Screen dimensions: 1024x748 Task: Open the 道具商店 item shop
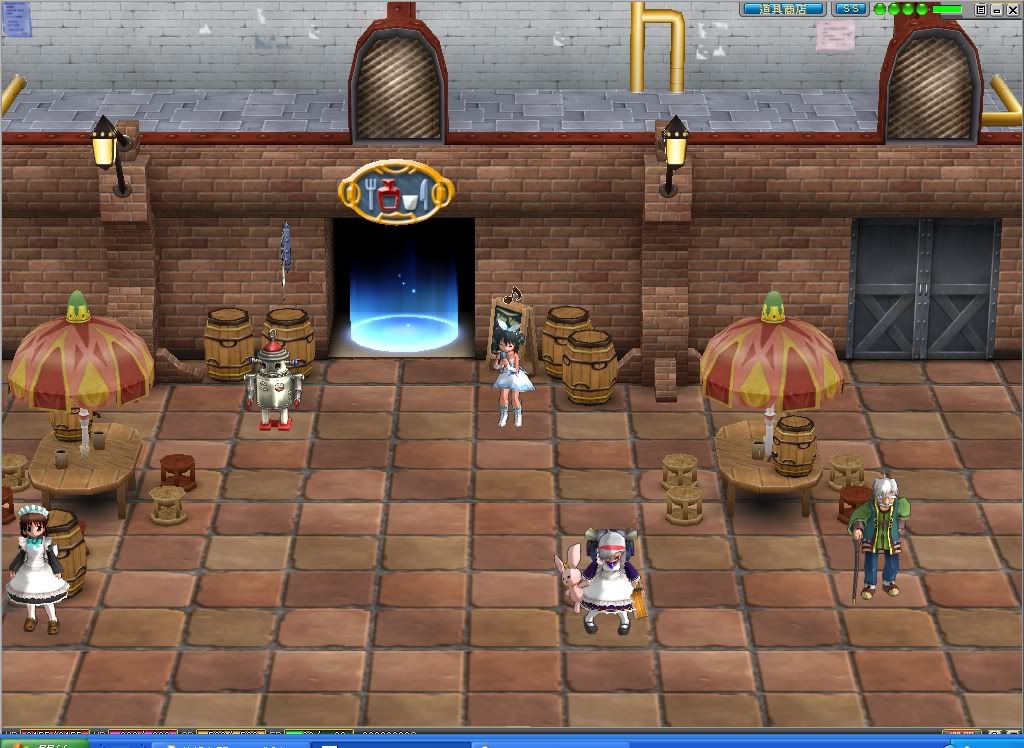(x=782, y=9)
